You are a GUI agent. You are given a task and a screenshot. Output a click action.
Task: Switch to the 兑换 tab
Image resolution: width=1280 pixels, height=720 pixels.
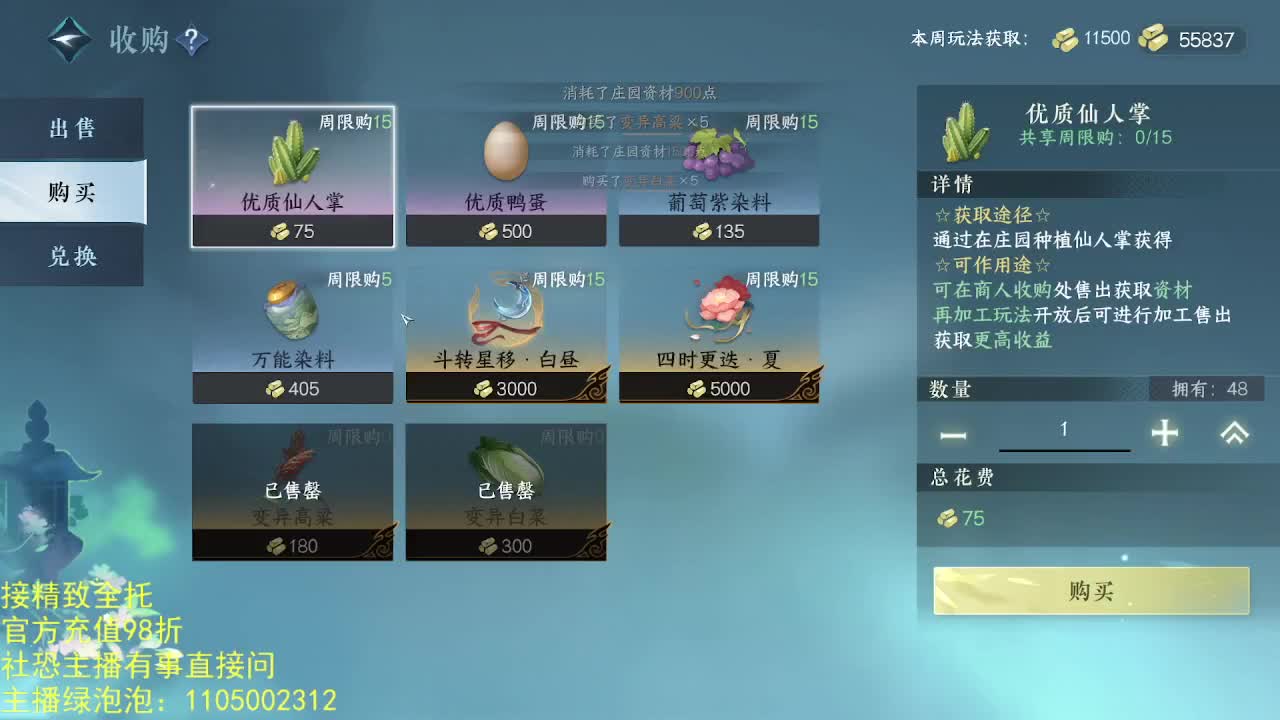70,256
